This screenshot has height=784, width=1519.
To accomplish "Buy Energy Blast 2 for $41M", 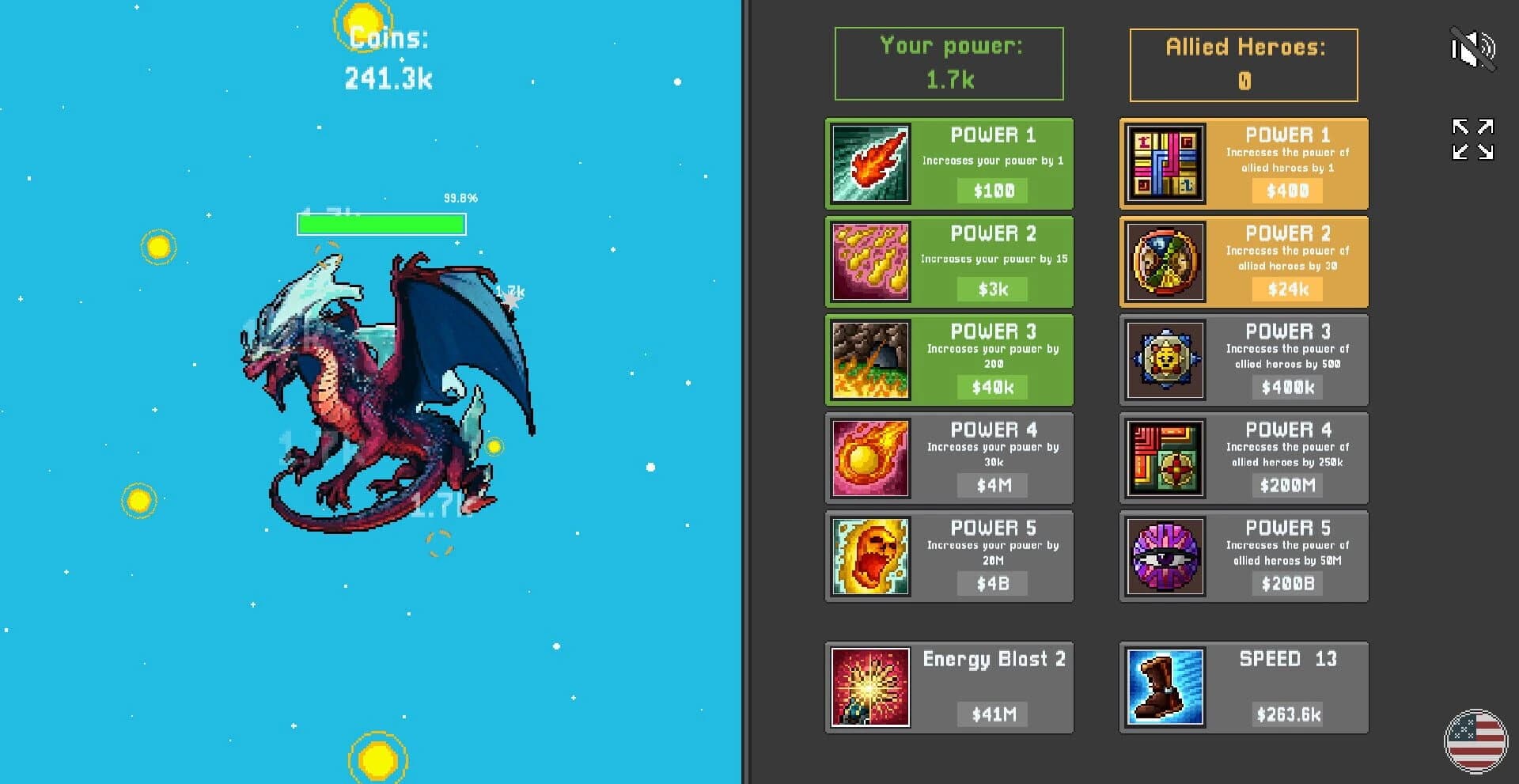I will coord(991,714).
